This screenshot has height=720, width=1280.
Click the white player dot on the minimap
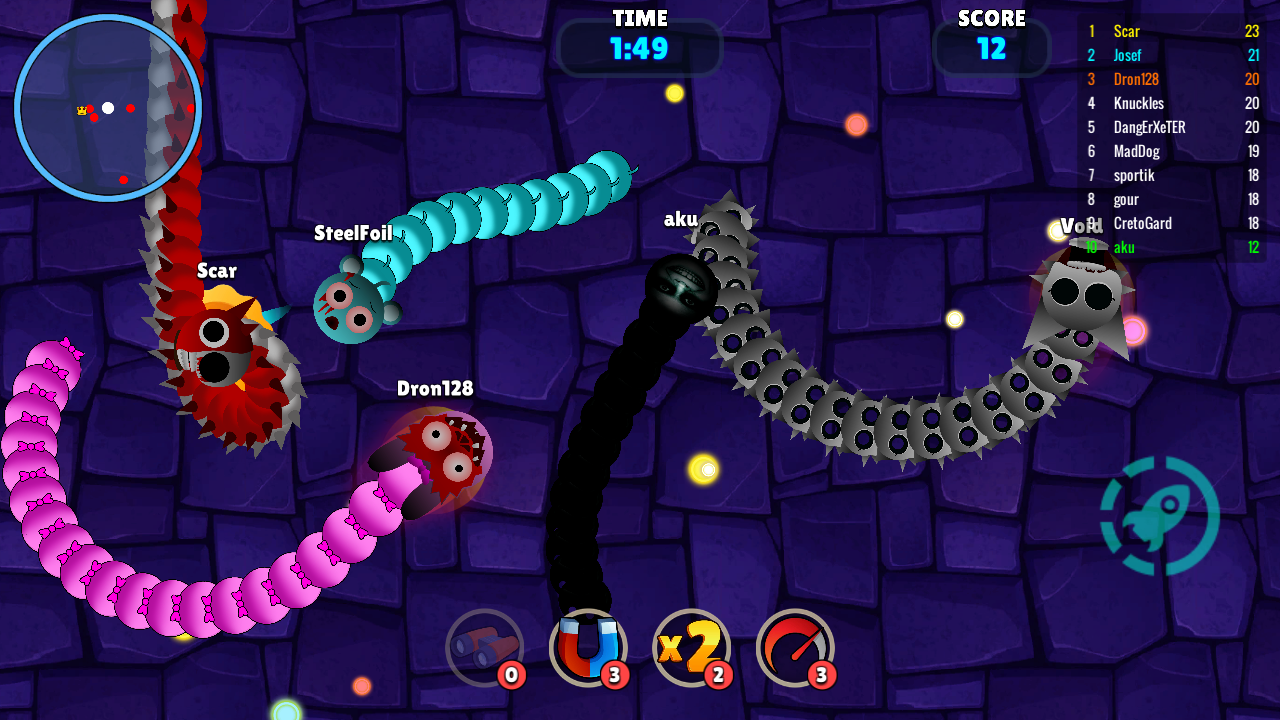(108, 106)
